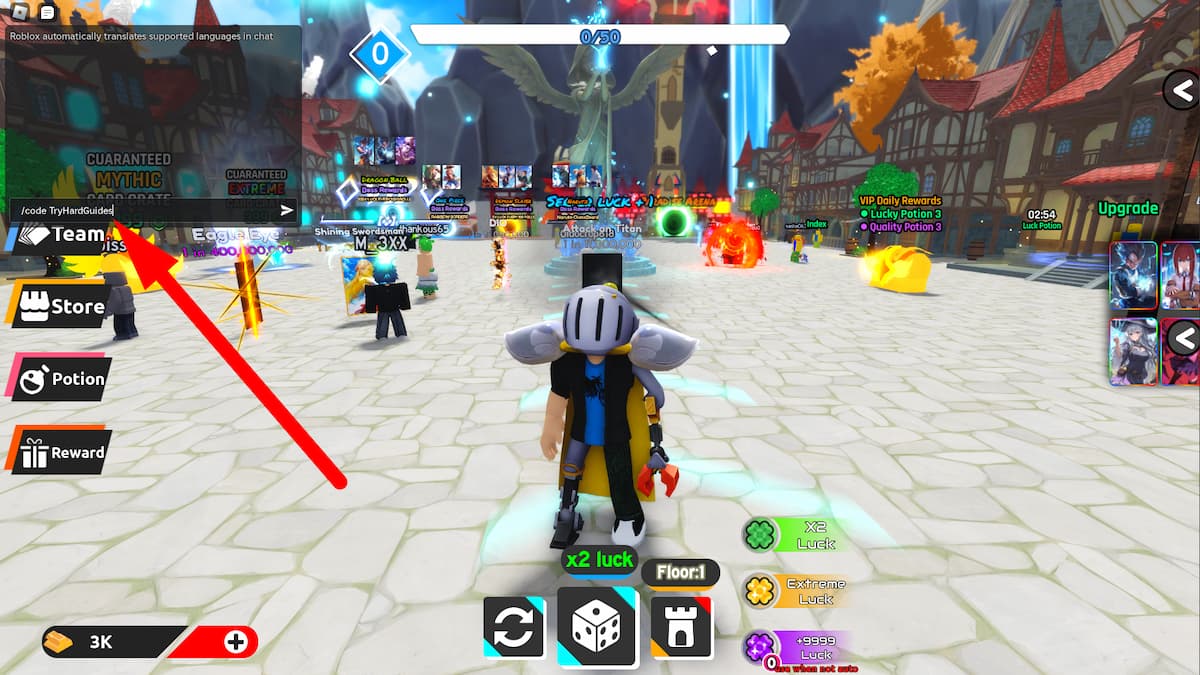Add more gold with the plus button
This screenshot has width=1200, height=675.
[x=236, y=642]
